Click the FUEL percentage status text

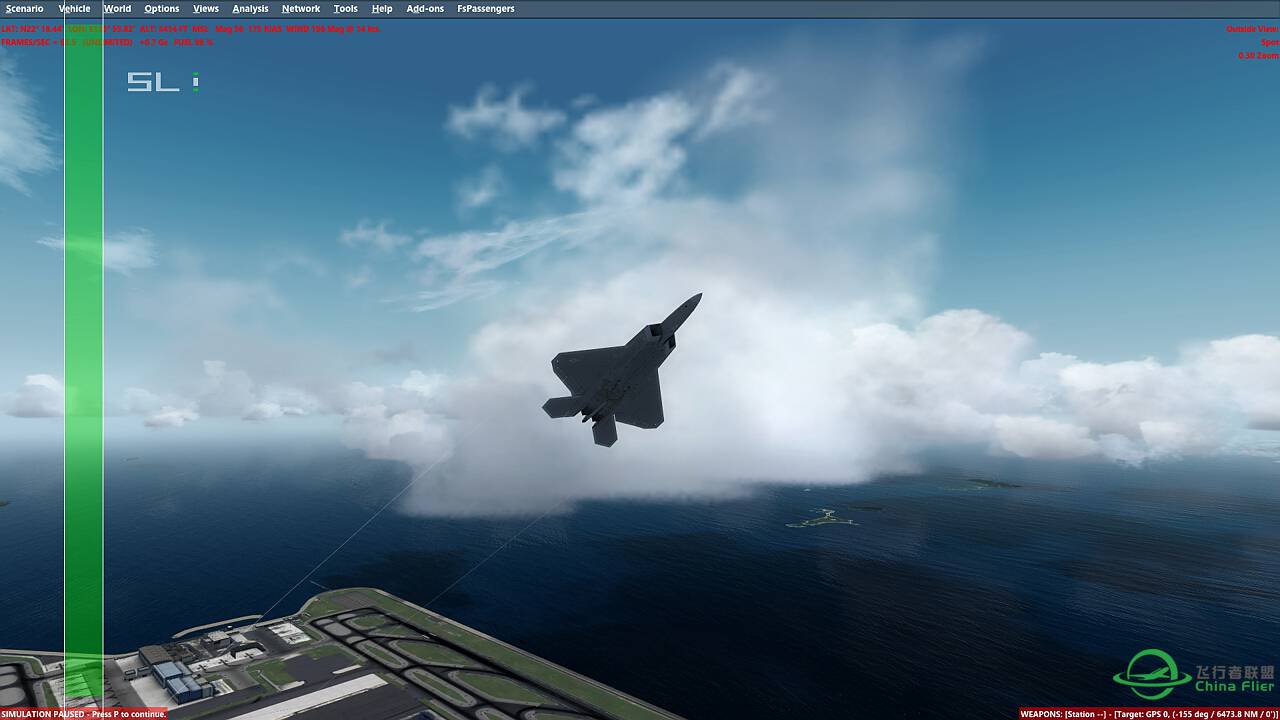pyautogui.click(x=193, y=42)
